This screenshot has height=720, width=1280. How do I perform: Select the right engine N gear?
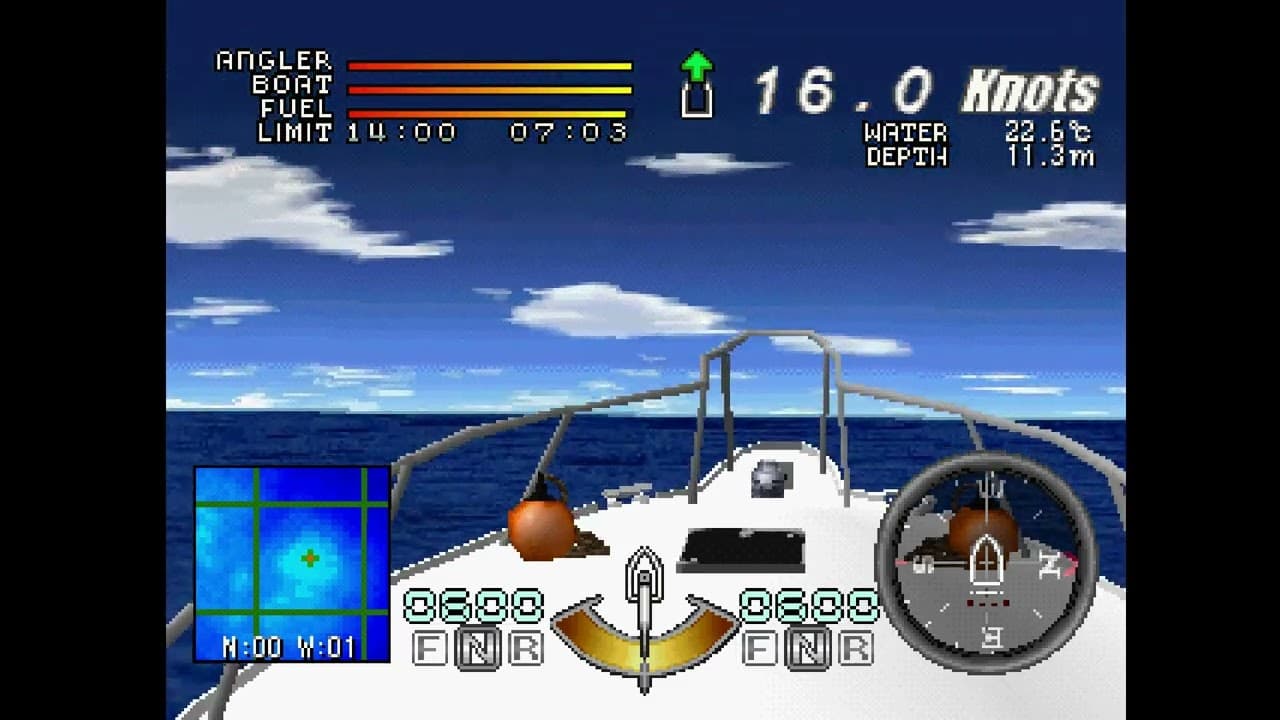click(x=808, y=649)
